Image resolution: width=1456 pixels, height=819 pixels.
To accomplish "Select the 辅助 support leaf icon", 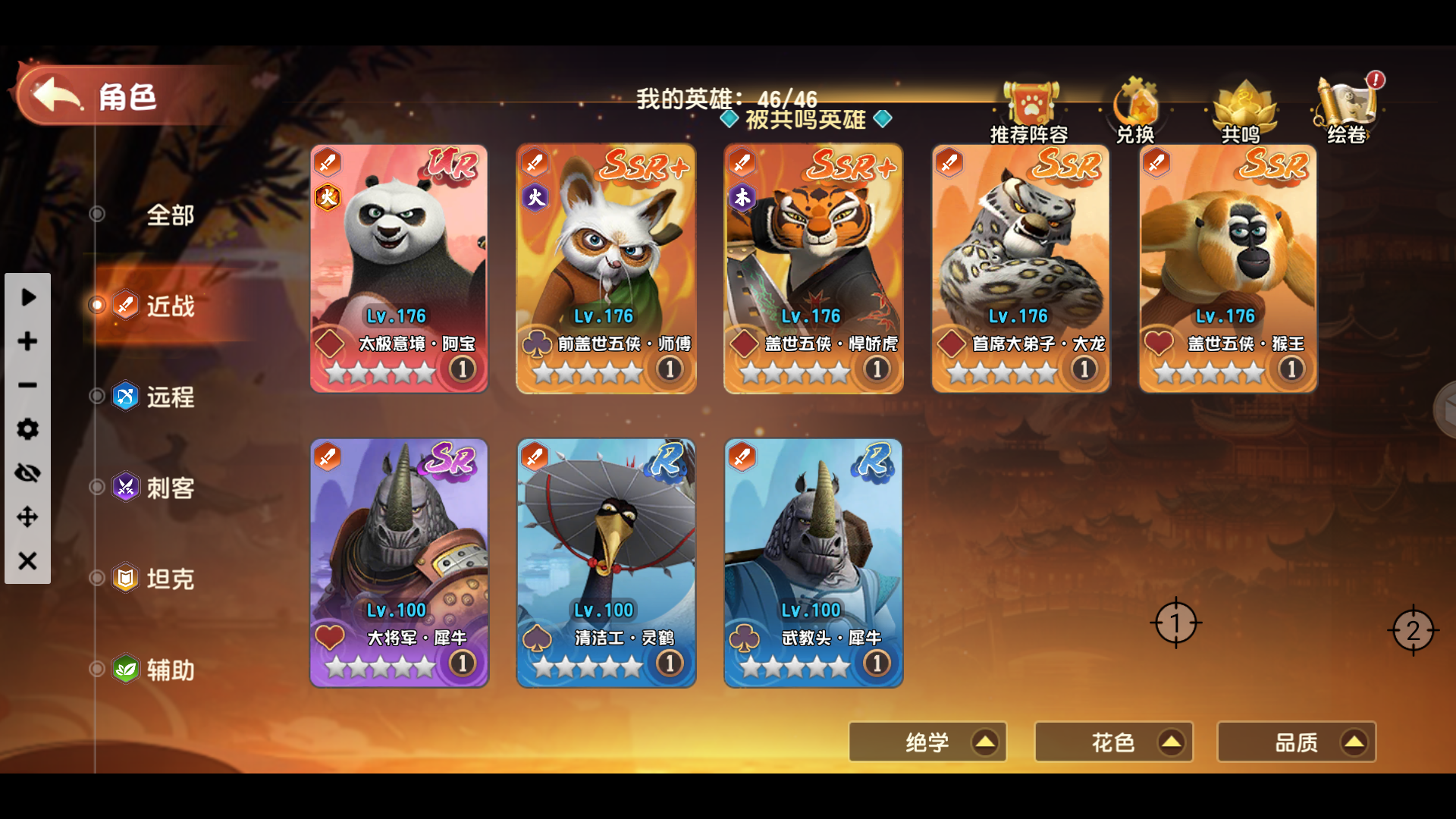I will tap(125, 670).
